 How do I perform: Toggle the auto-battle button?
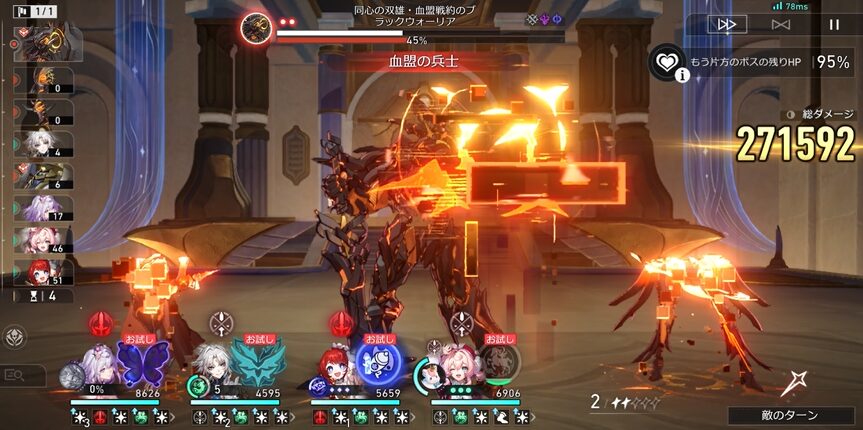pos(781,24)
